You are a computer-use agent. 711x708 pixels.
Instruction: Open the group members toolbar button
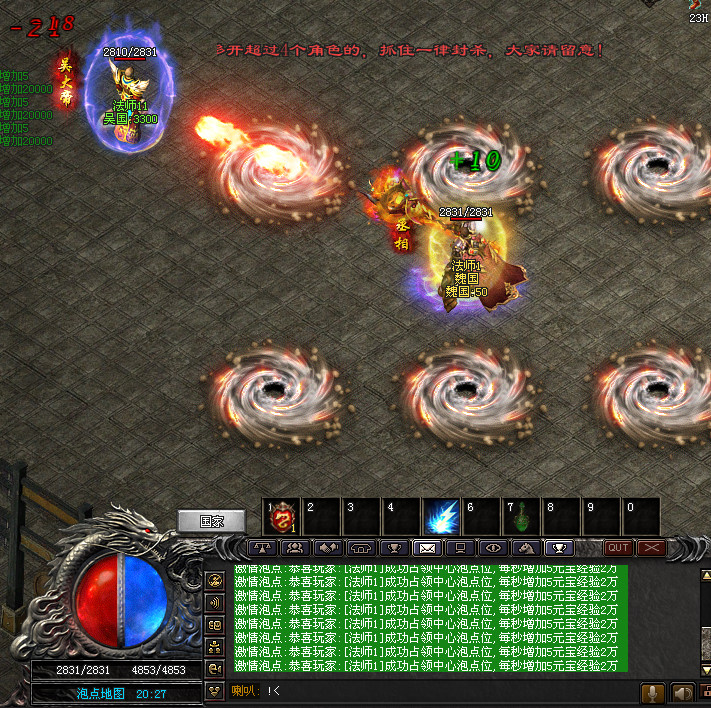295,548
